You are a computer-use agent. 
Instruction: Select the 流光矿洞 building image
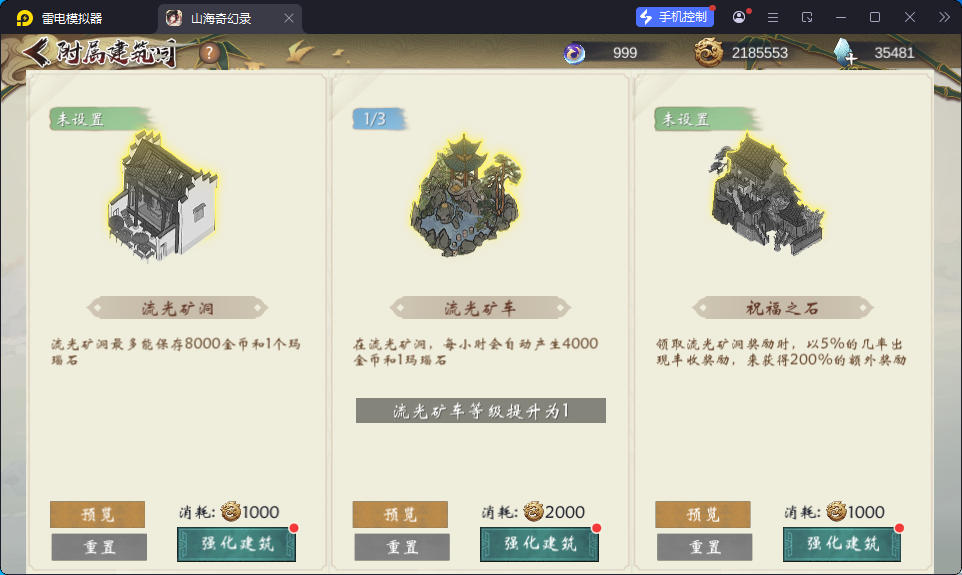pyautogui.click(x=162, y=197)
